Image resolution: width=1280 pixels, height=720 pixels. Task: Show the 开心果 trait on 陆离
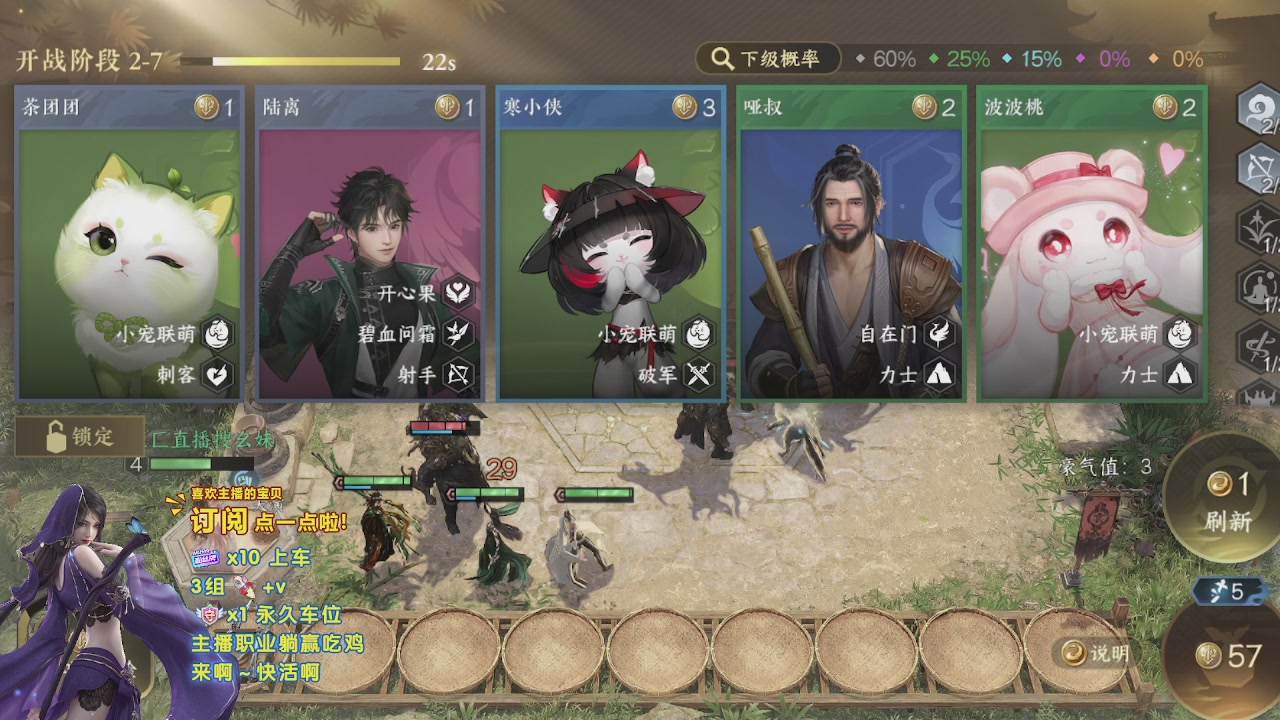(458, 293)
